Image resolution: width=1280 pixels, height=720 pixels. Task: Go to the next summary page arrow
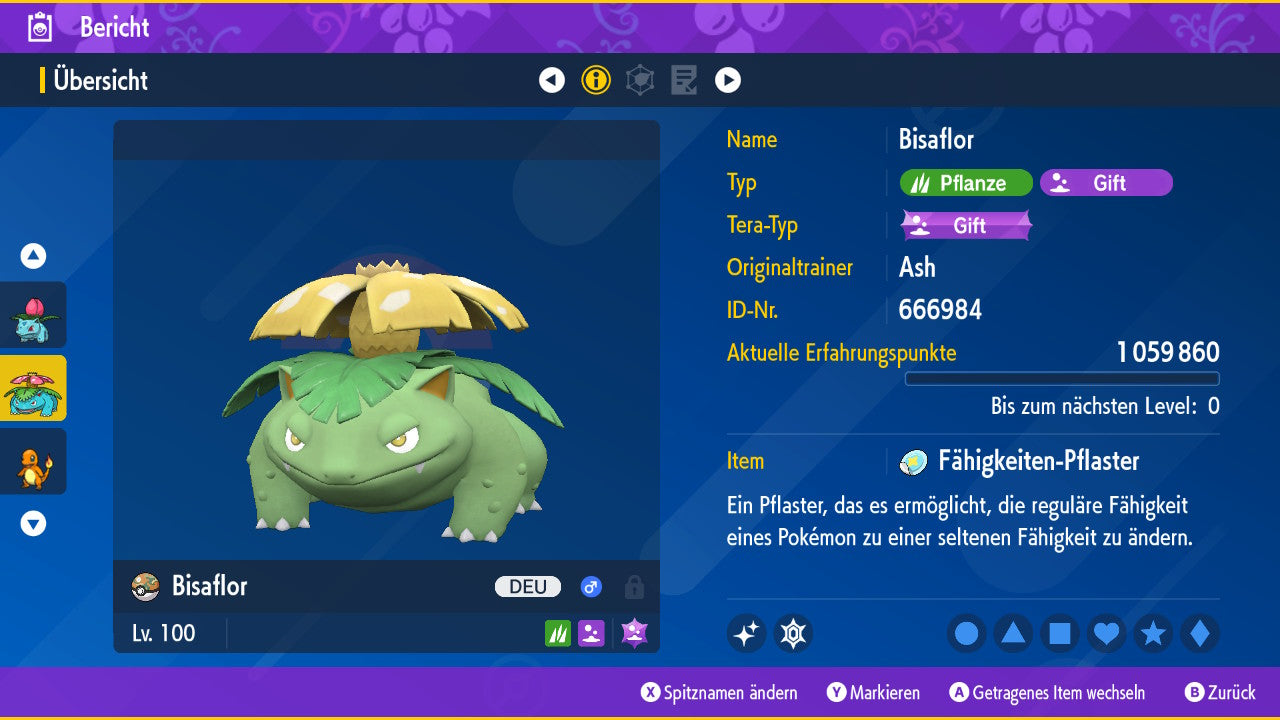tap(728, 80)
